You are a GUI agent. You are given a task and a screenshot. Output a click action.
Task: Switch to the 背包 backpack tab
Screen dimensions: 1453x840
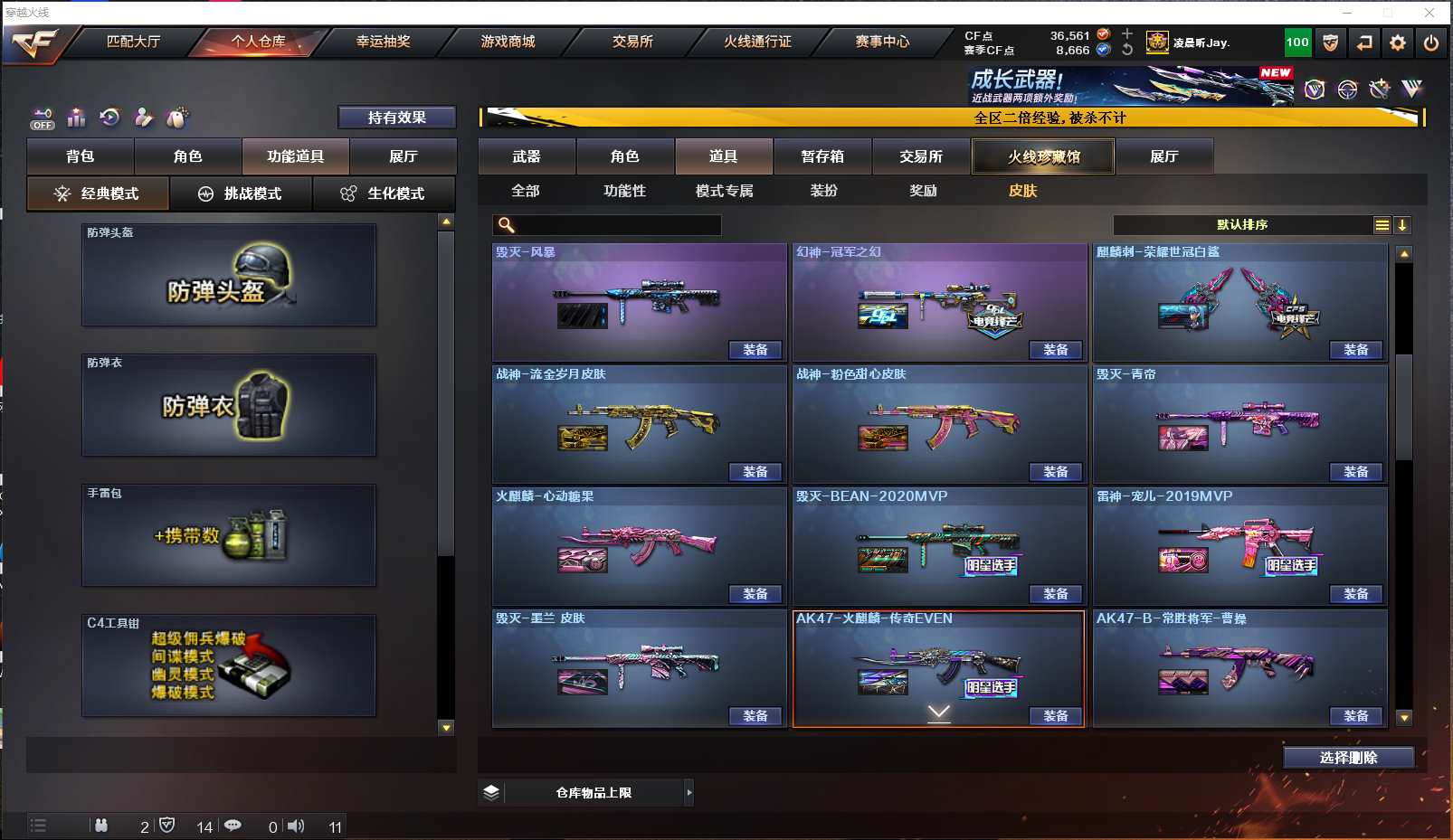click(x=81, y=156)
